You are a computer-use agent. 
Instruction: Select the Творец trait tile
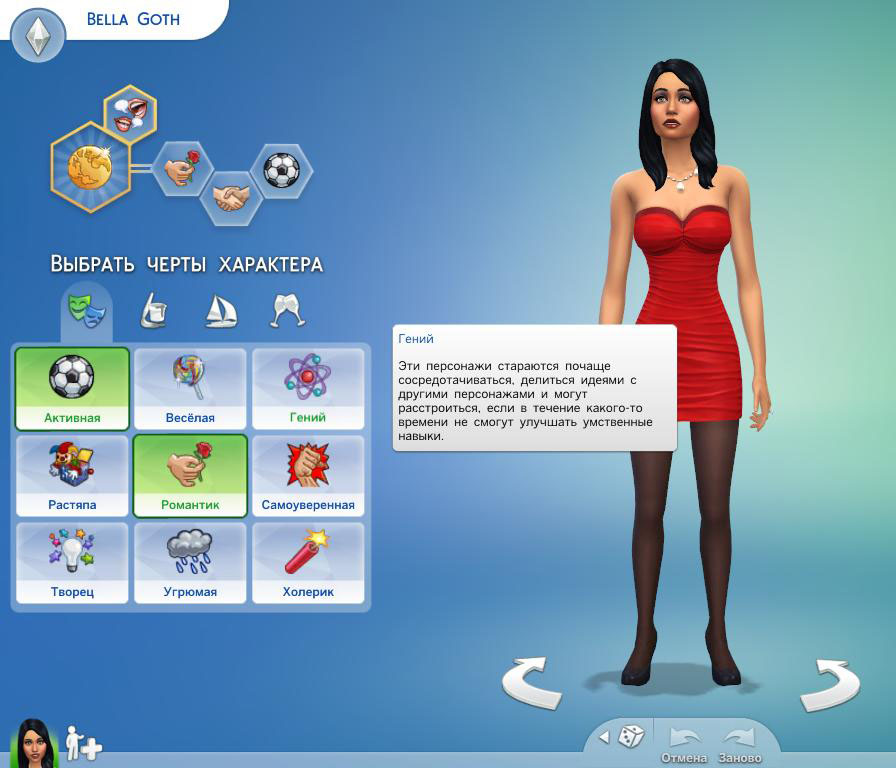[x=72, y=563]
